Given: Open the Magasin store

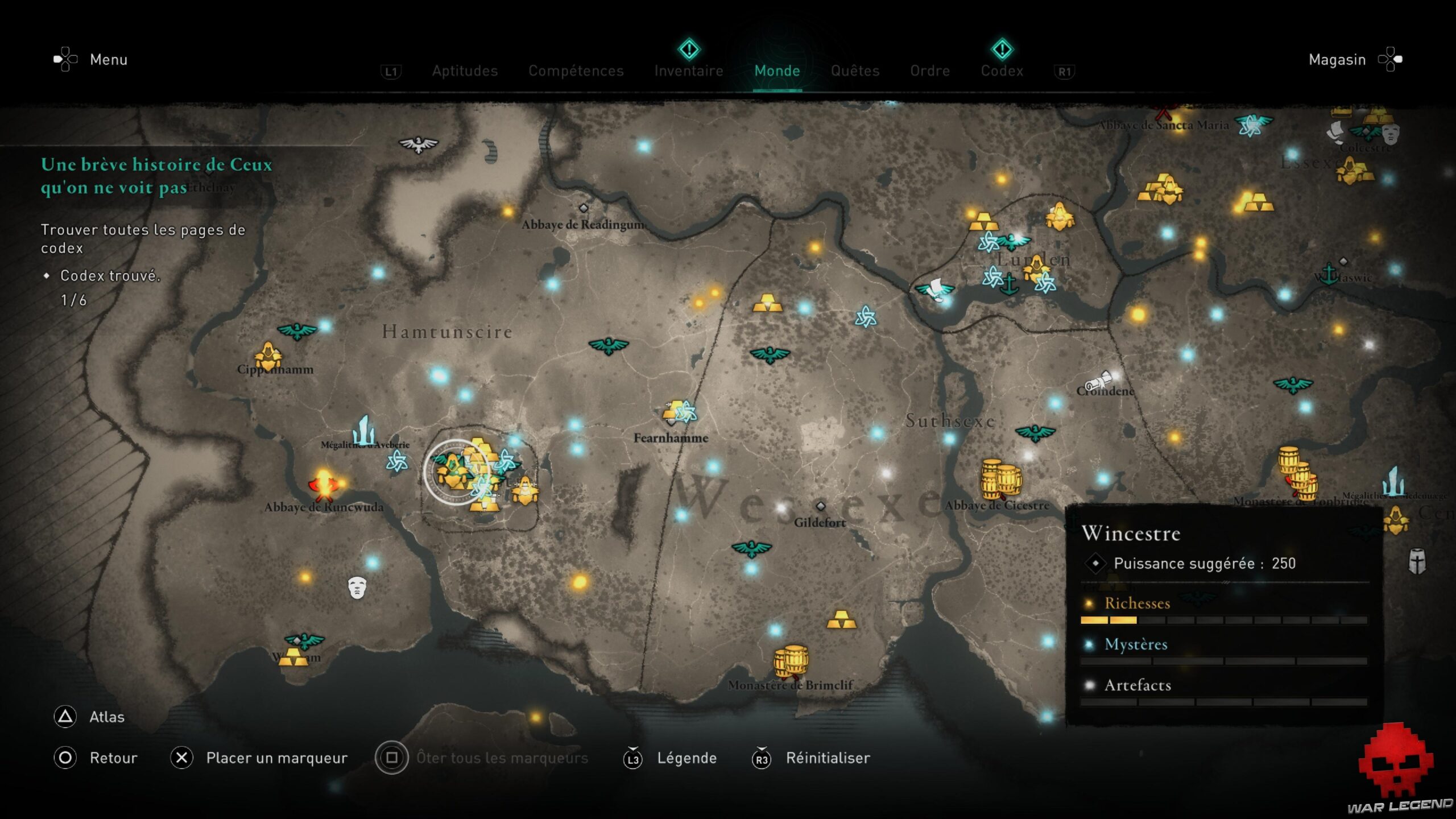Looking at the screenshot, I should click(1337, 59).
